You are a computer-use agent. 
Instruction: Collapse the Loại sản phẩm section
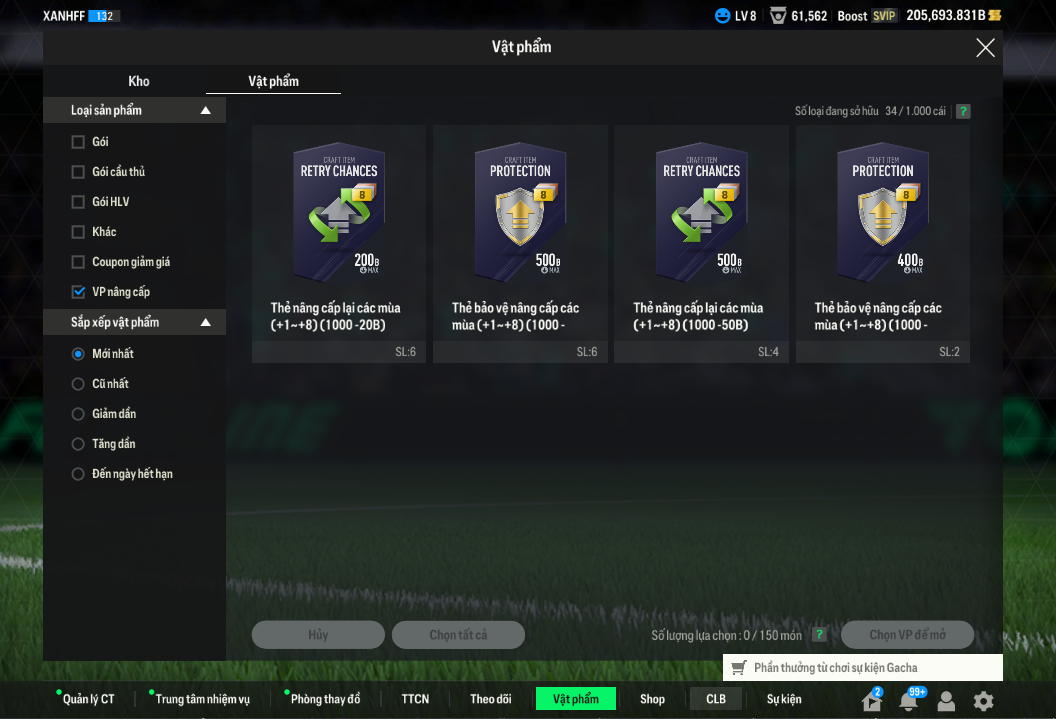(206, 110)
